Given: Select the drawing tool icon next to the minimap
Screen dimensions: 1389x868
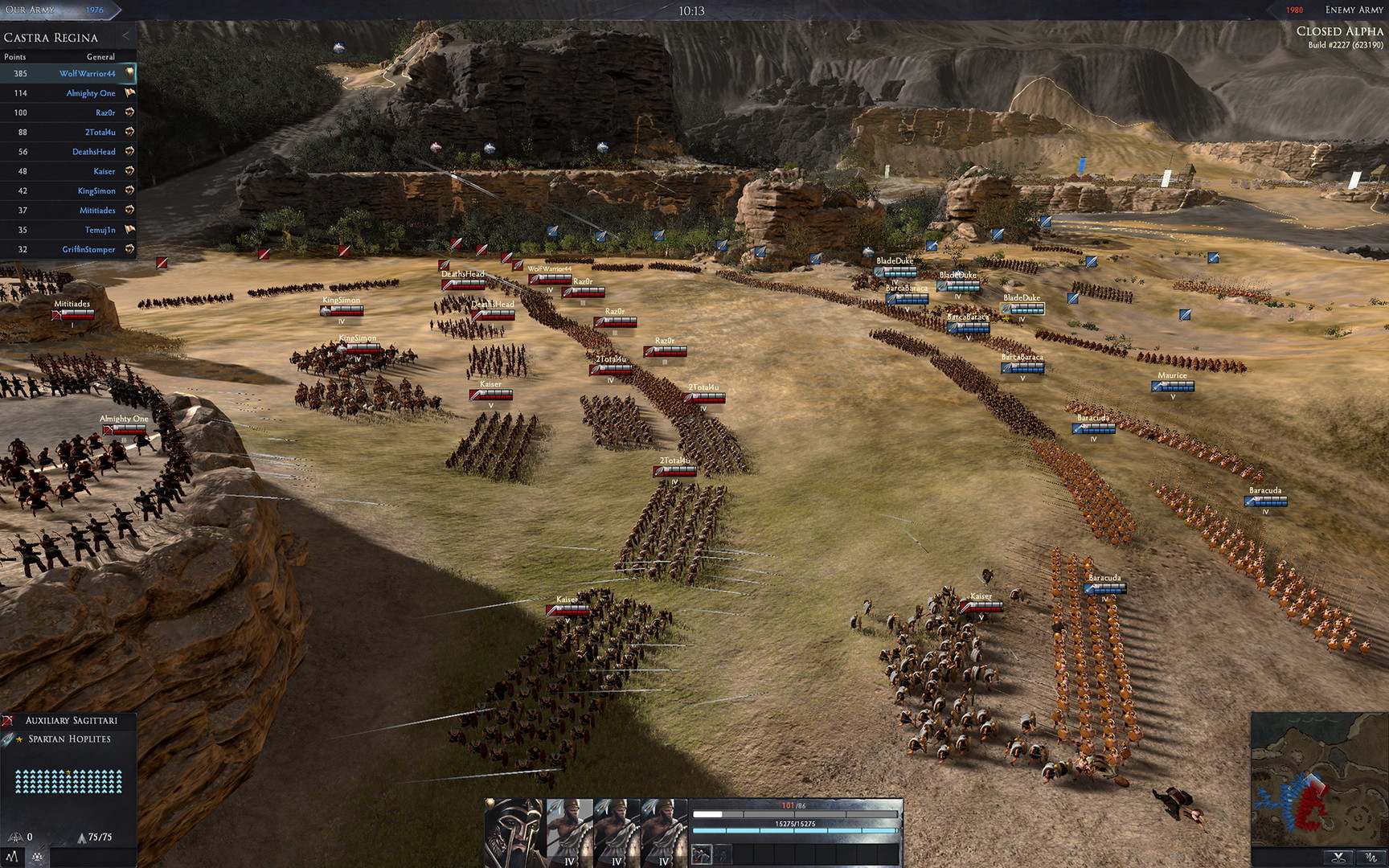Looking at the screenshot, I should [x=1372, y=857].
